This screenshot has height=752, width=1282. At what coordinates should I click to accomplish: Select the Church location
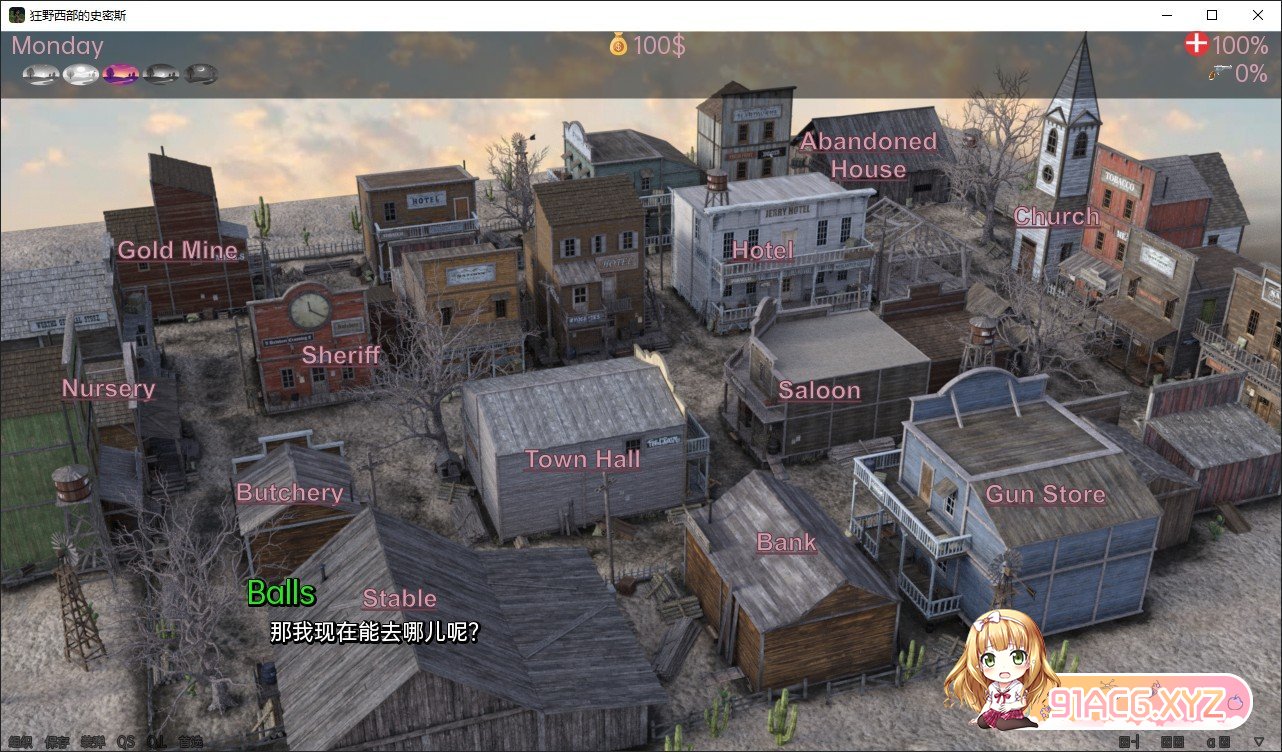(x=1056, y=217)
